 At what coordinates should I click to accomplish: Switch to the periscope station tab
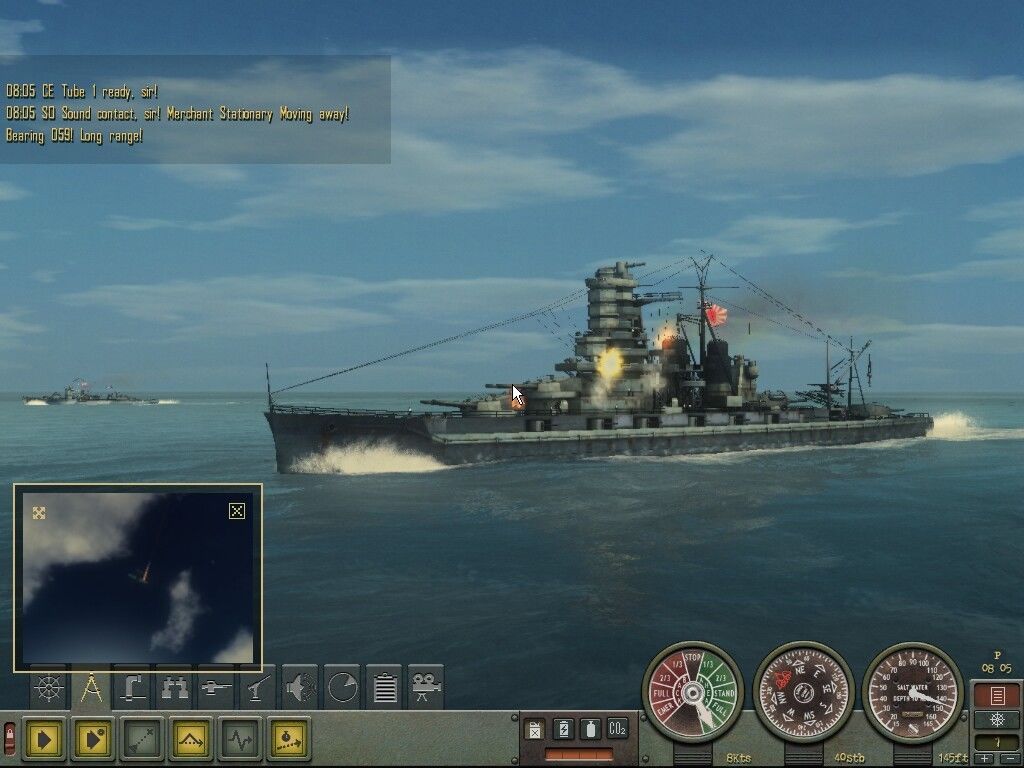click(132, 688)
